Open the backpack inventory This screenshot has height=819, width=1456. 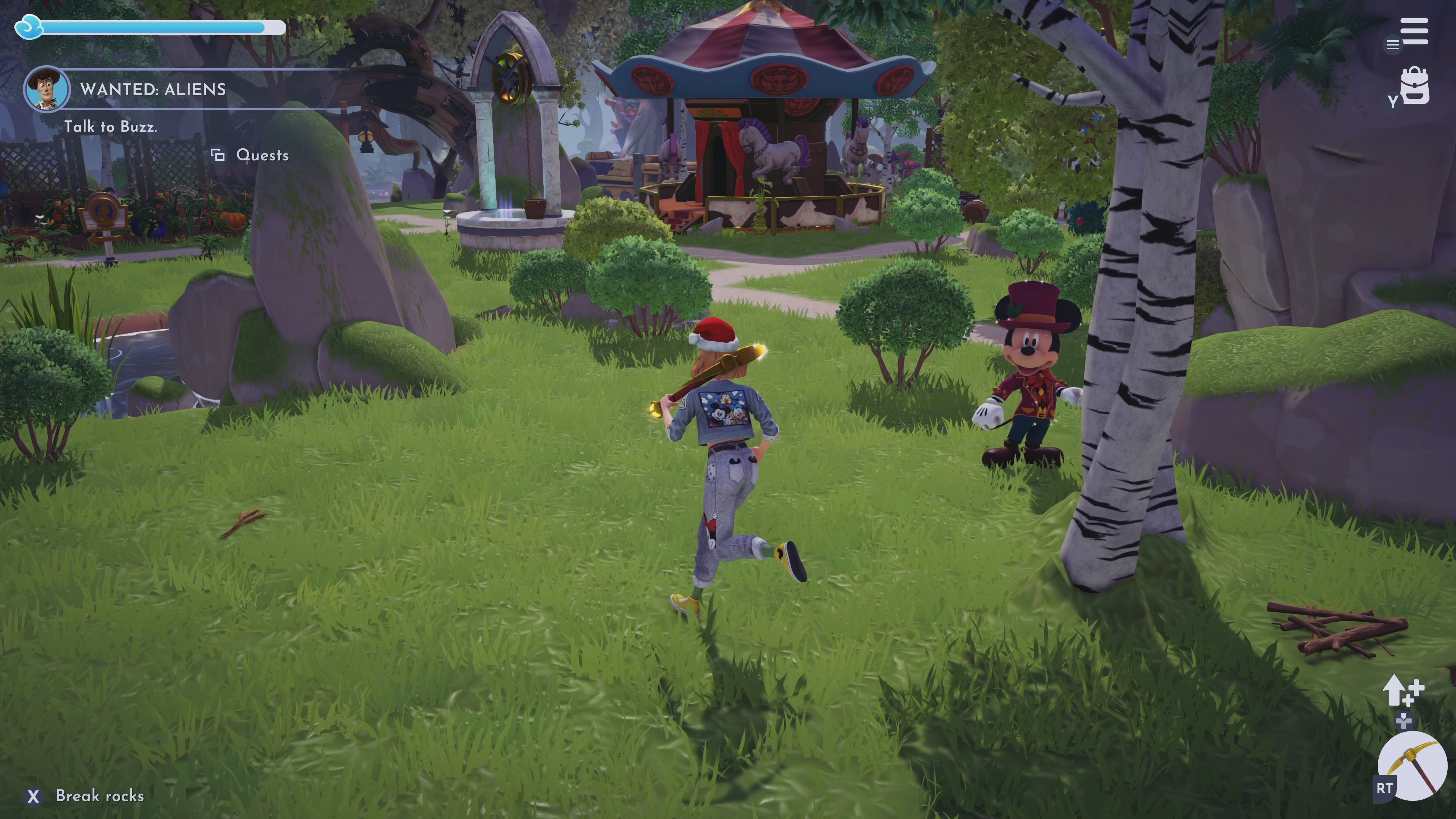(1415, 86)
